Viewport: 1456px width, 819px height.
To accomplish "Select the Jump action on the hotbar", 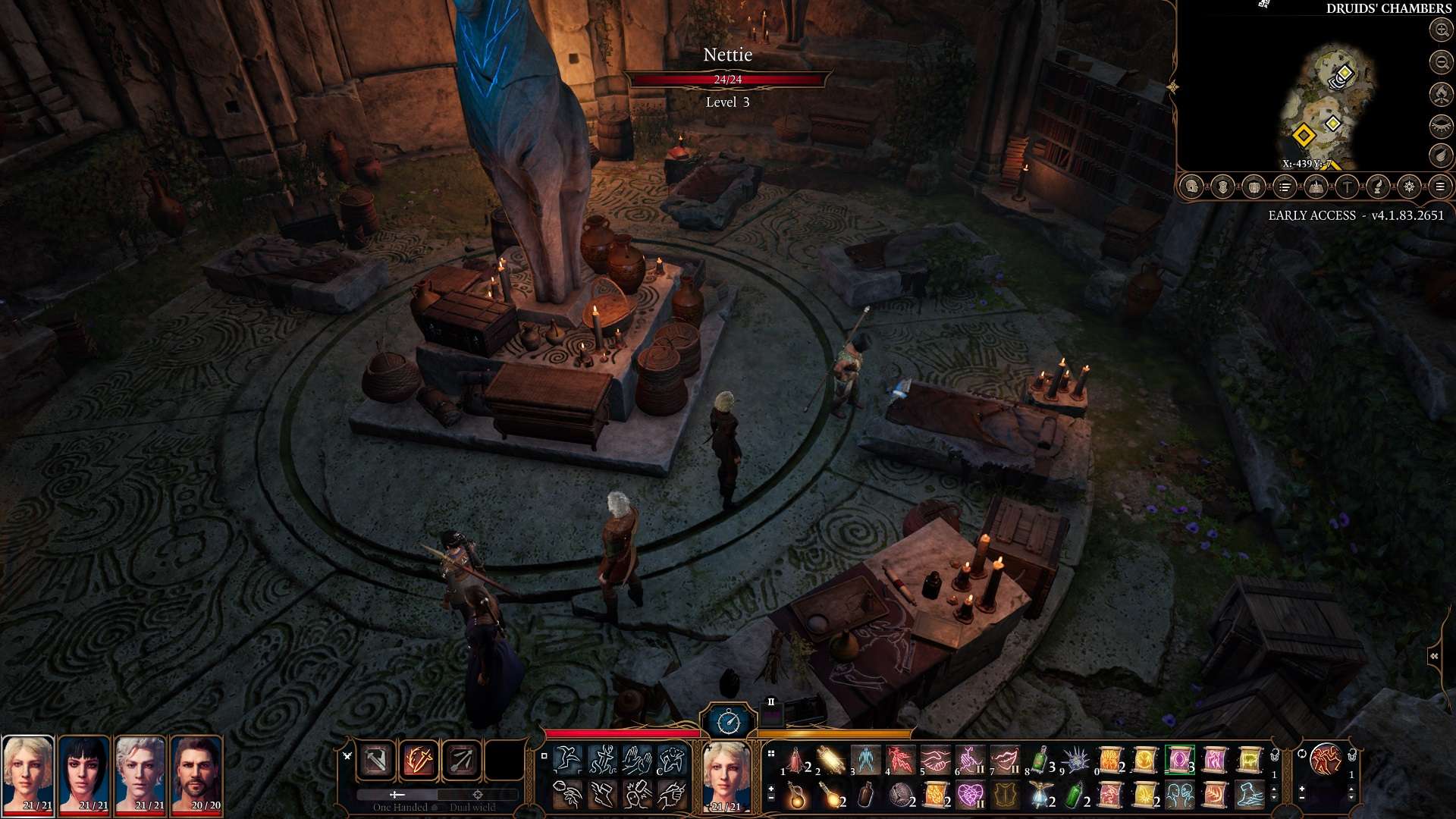I will pos(567,758).
